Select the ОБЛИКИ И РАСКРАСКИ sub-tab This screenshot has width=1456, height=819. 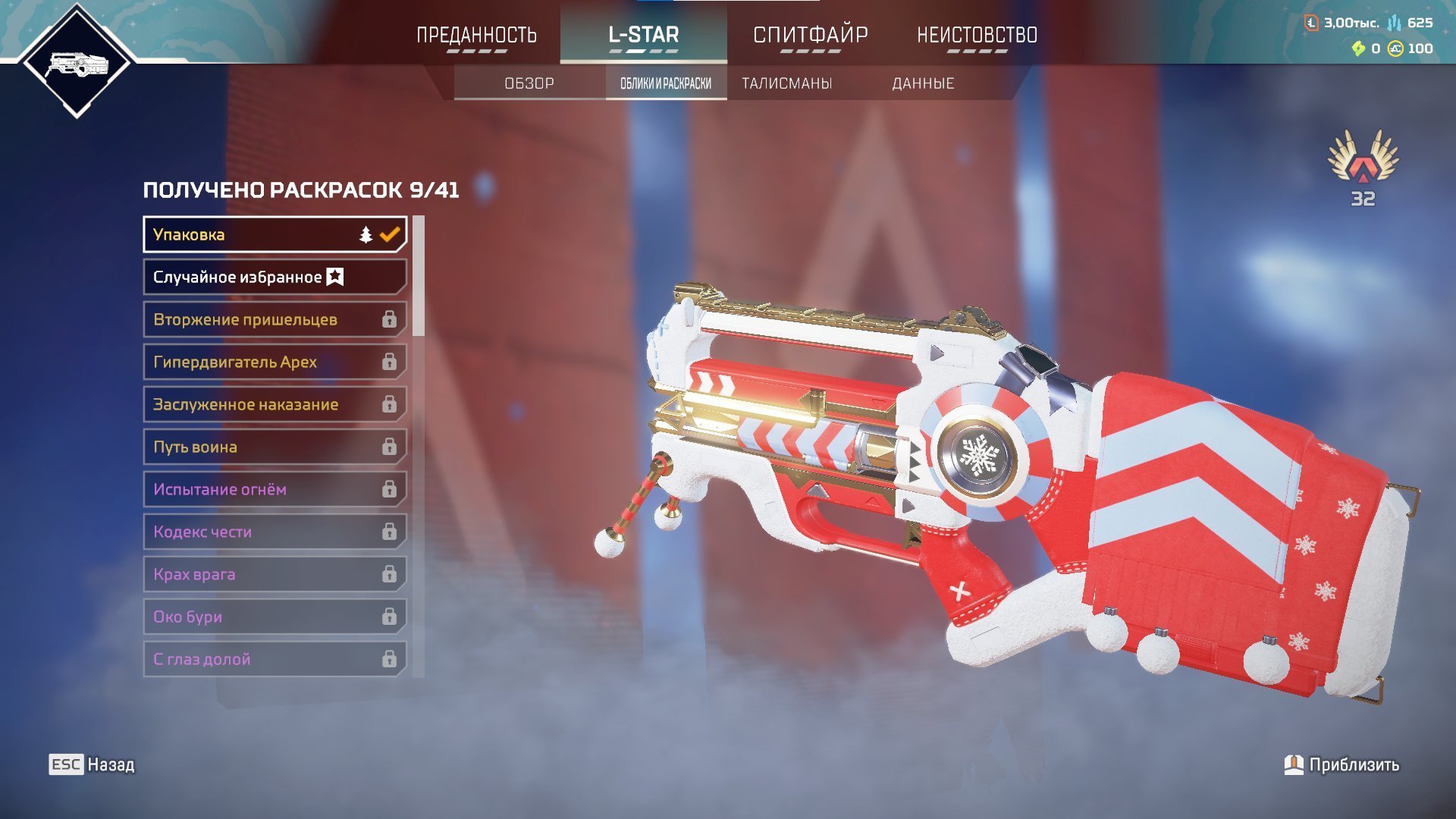[666, 83]
